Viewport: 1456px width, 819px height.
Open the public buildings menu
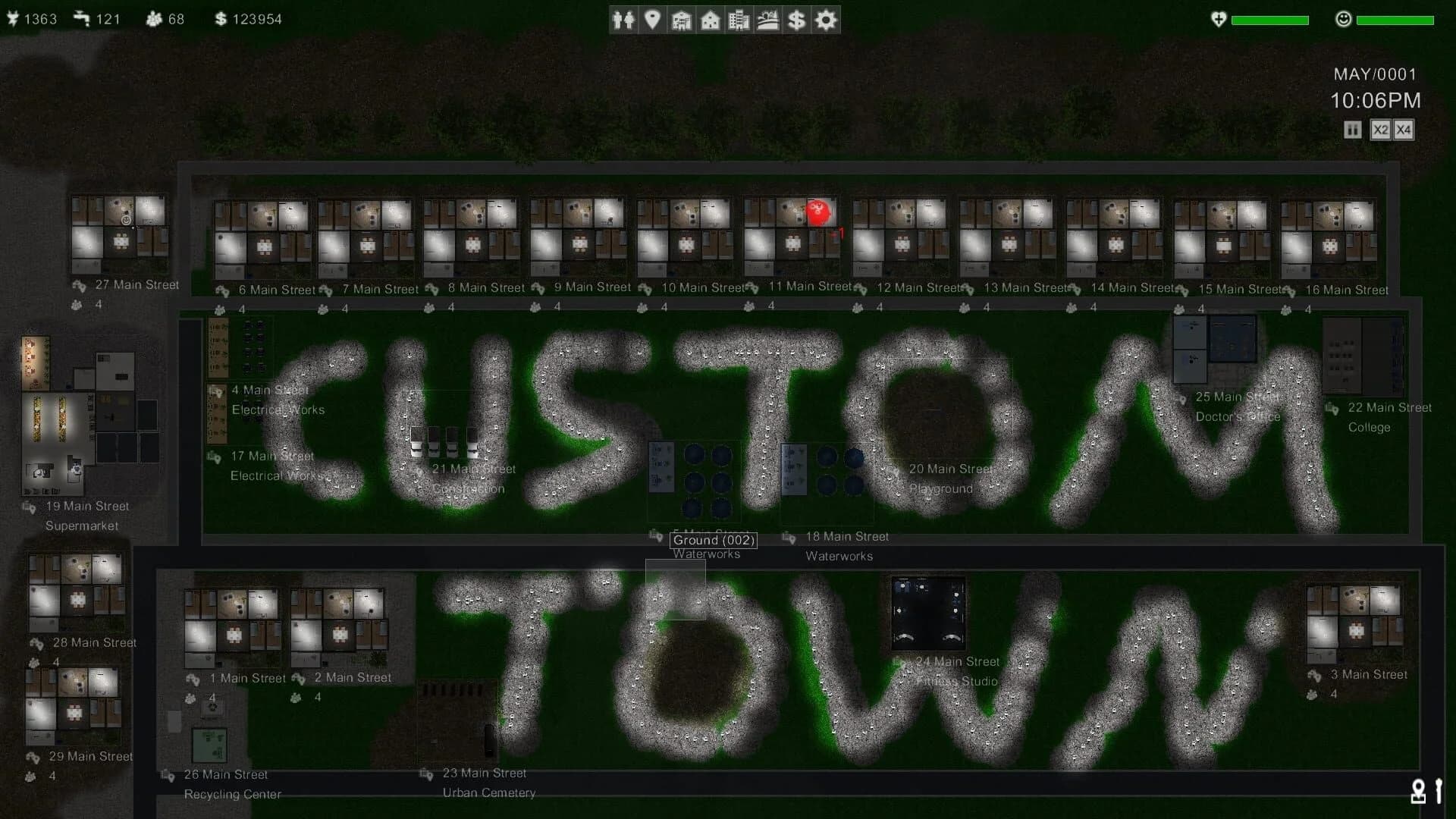pos(681,20)
